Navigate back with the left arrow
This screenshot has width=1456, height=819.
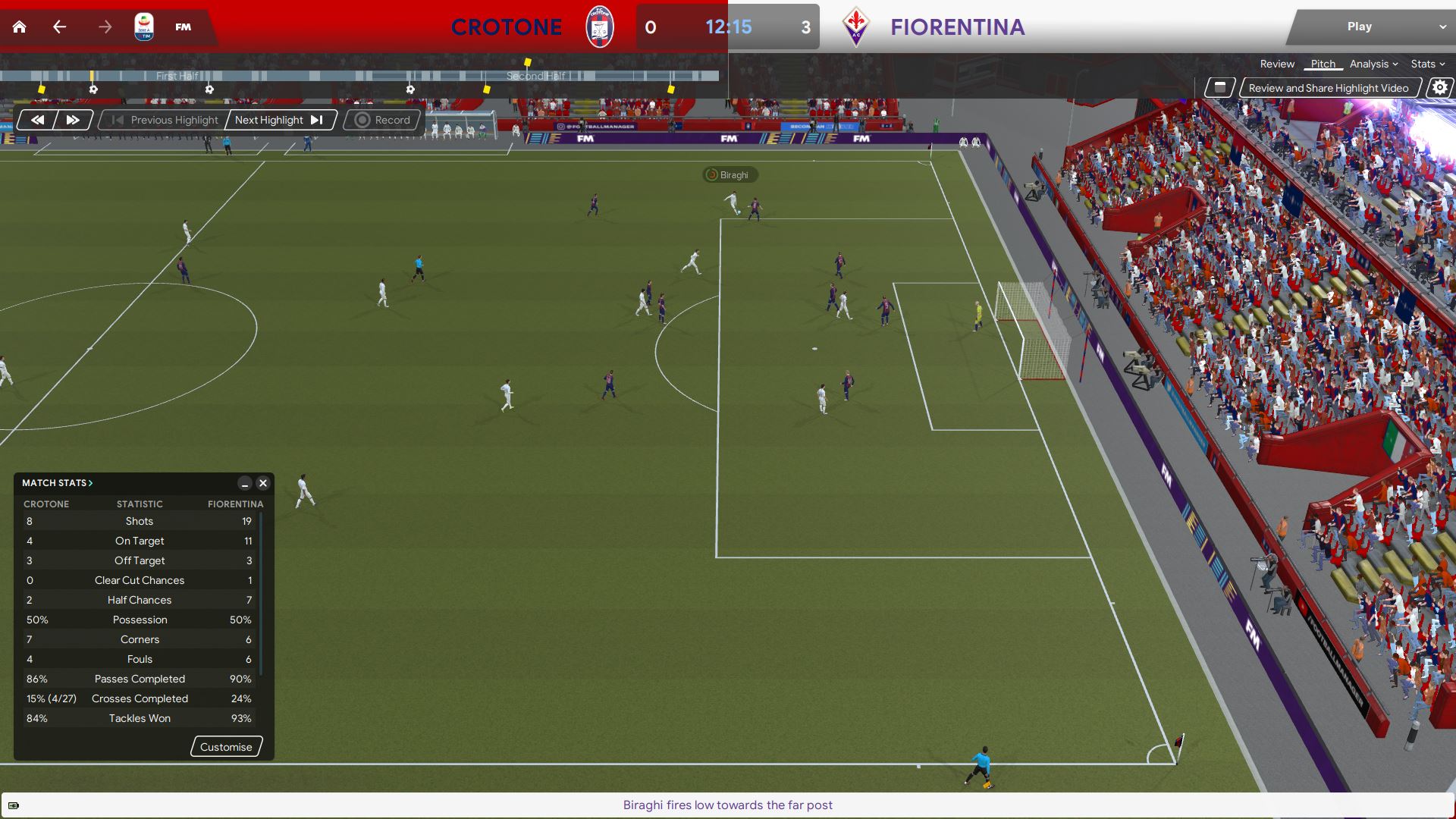[60, 27]
